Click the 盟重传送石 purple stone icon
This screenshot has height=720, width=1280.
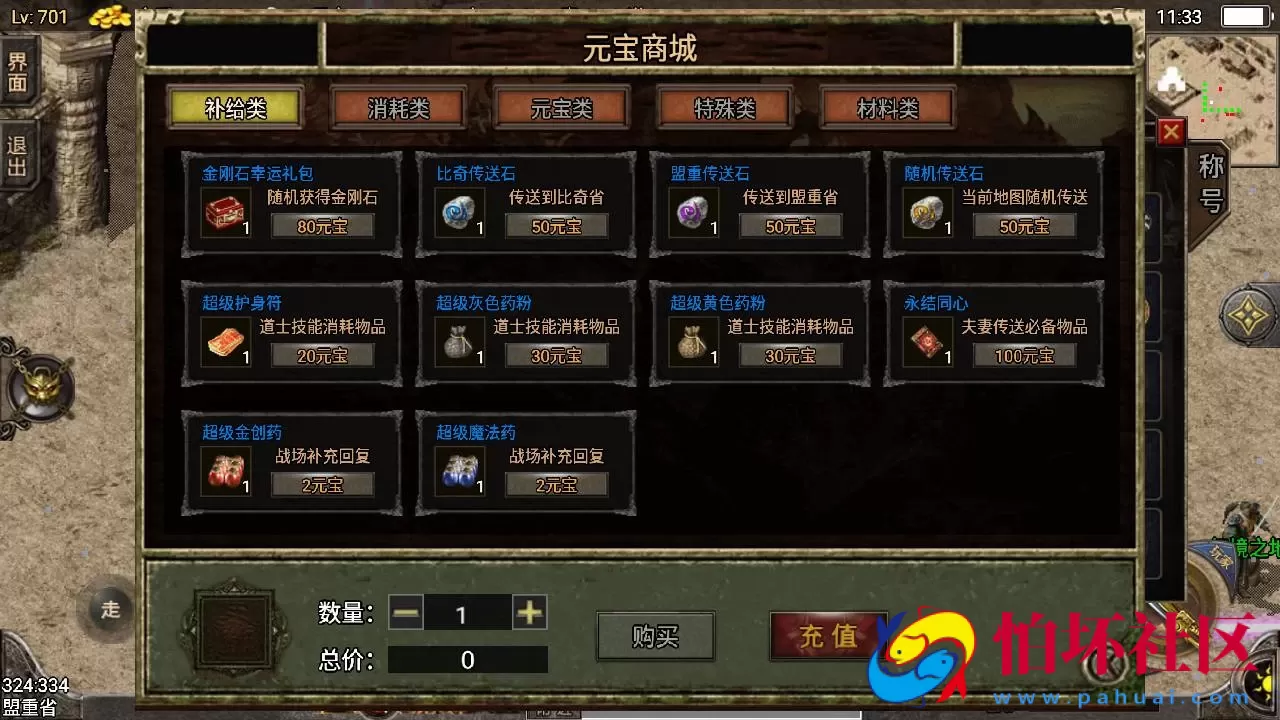click(x=691, y=211)
